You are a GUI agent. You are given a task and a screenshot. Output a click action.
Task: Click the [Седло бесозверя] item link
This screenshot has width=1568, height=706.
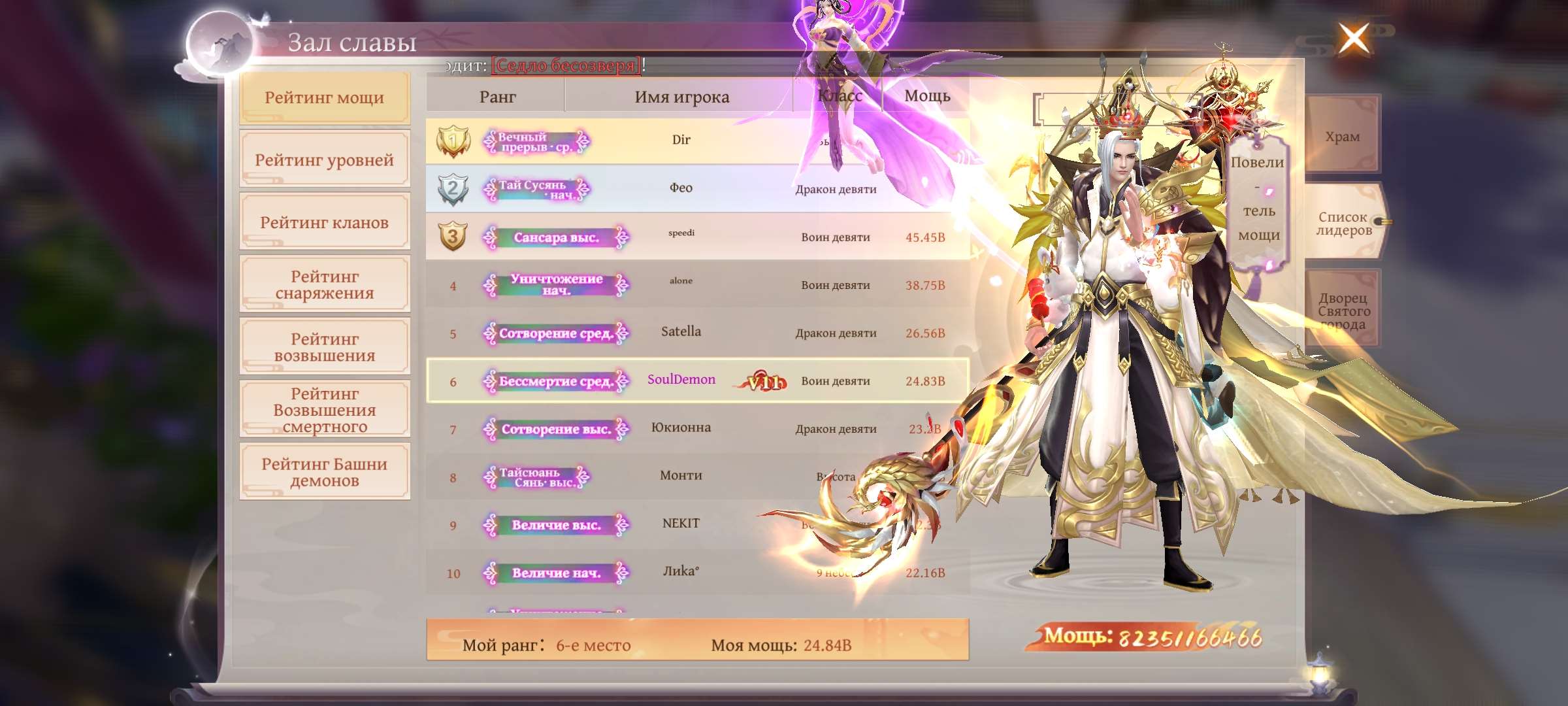[566, 65]
